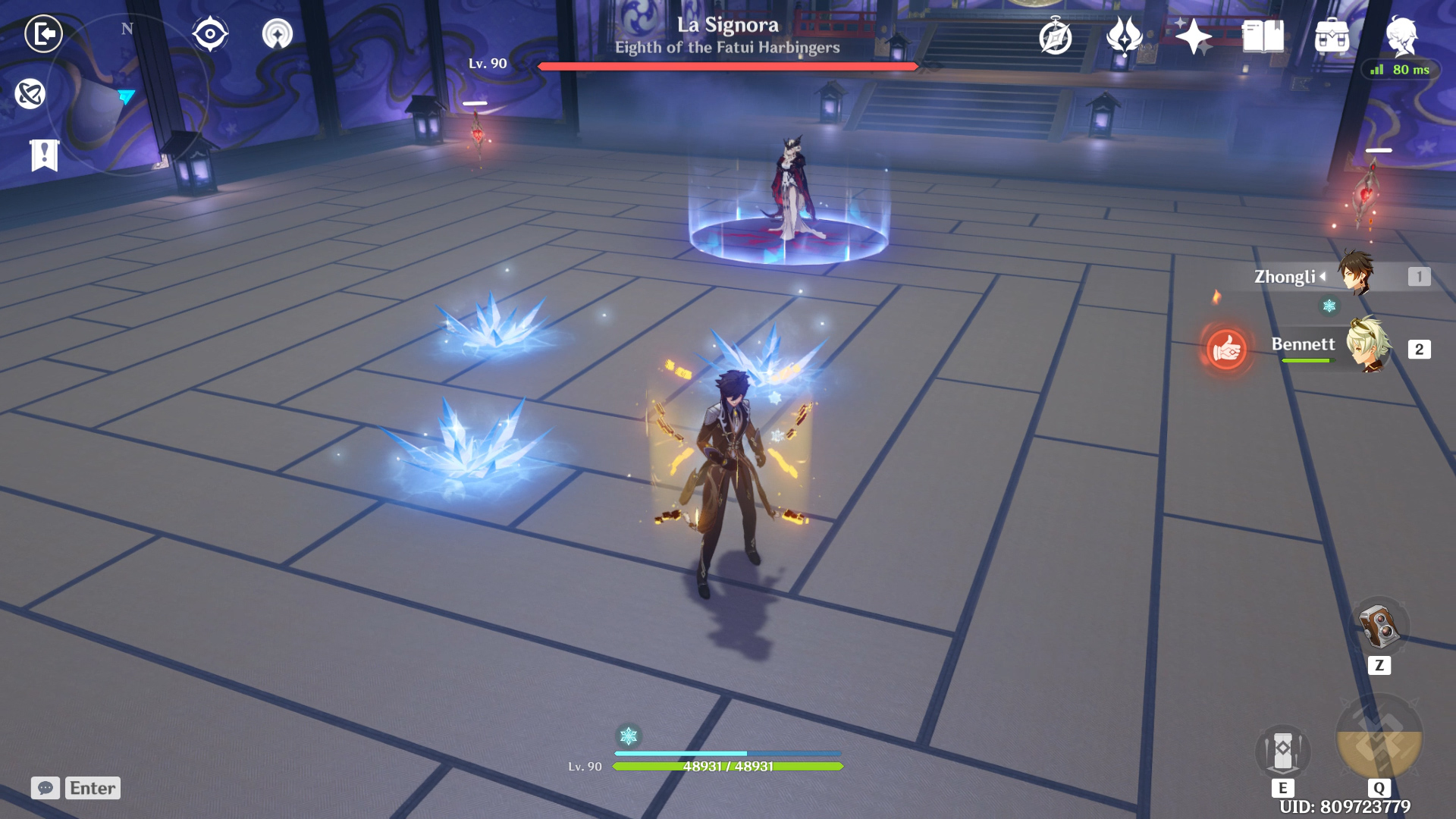The width and height of the screenshot is (1456, 819).
Task: Open the Paimon menu icon
Action: pyautogui.click(x=1401, y=36)
